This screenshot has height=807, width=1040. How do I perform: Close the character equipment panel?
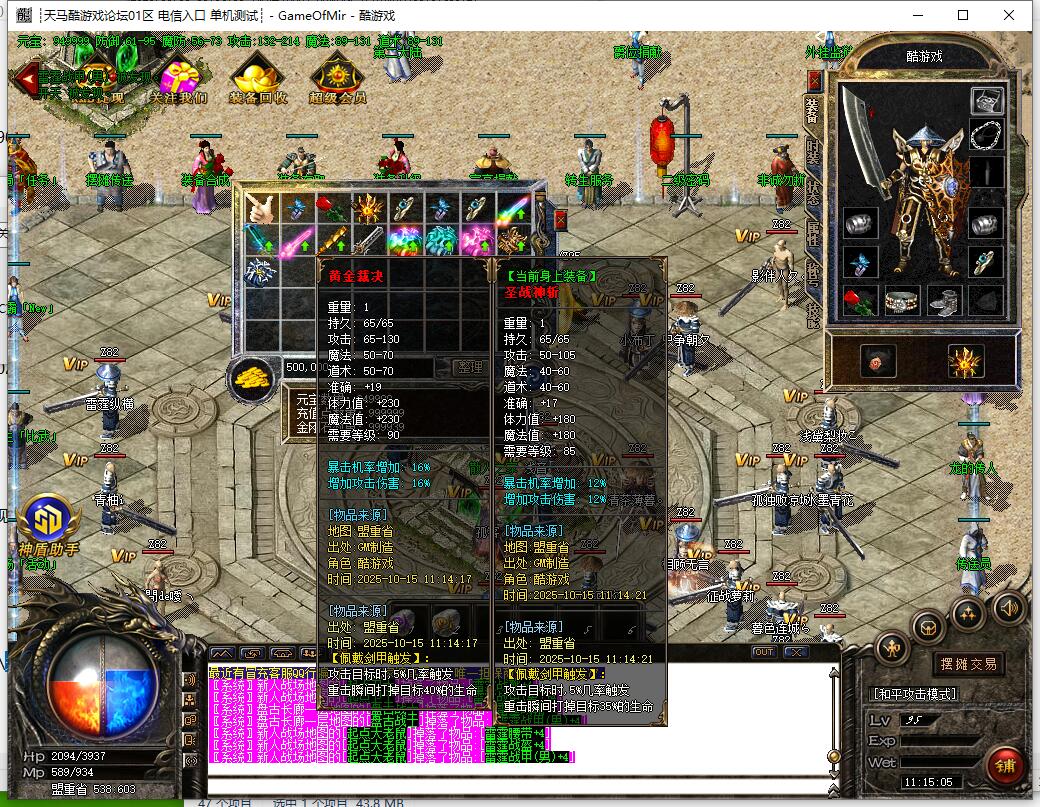pos(814,80)
